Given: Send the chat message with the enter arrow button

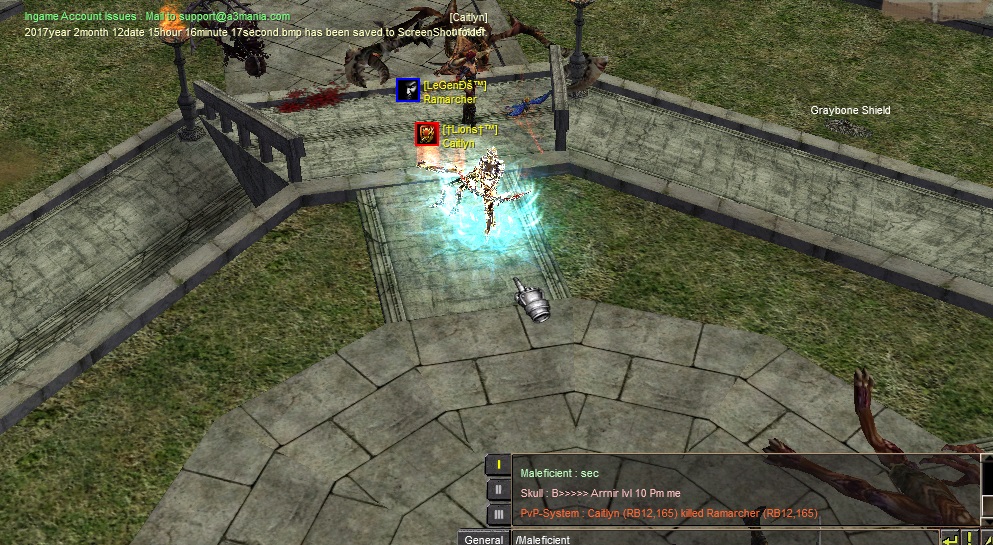Looking at the screenshot, I should pos(949,539).
